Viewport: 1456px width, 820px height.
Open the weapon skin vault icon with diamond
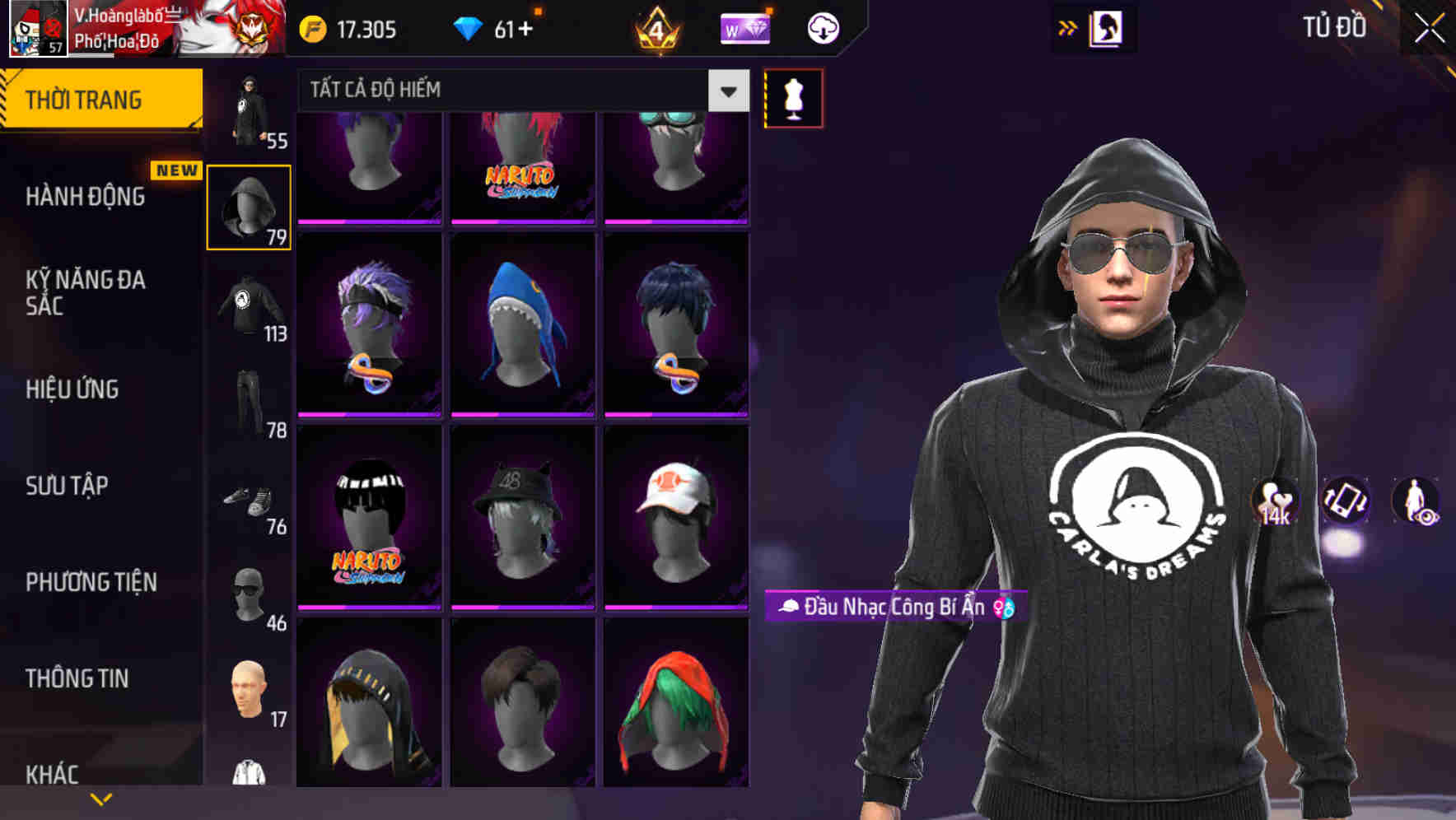pos(745,28)
